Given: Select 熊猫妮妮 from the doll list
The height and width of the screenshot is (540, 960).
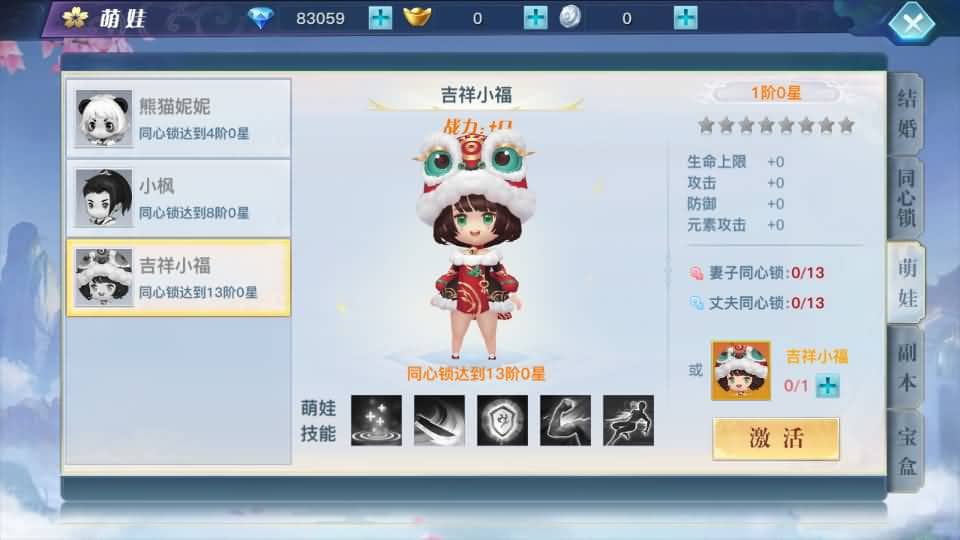Looking at the screenshot, I should click(x=179, y=118).
